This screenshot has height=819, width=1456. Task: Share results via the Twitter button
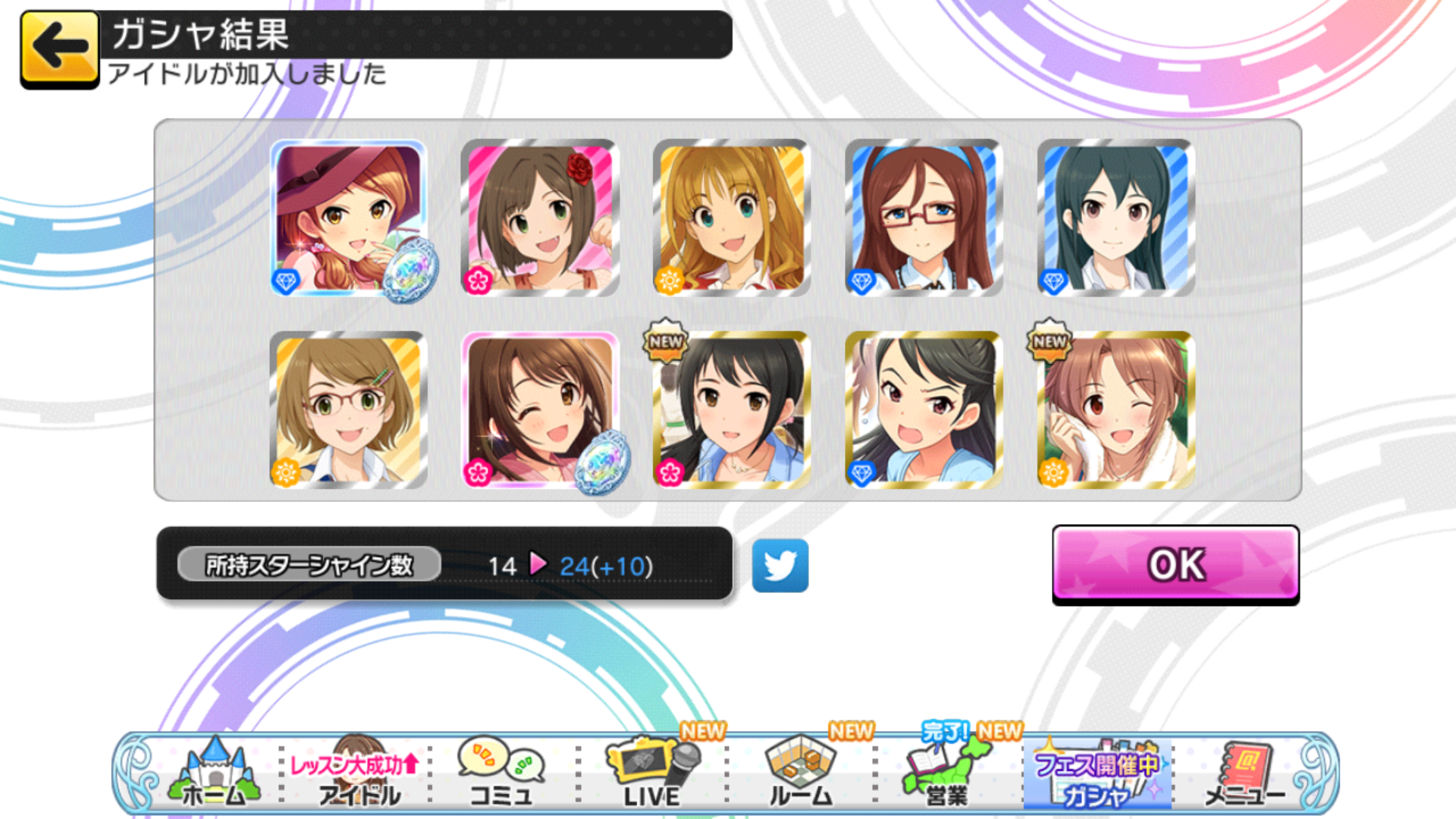coord(780,566)
